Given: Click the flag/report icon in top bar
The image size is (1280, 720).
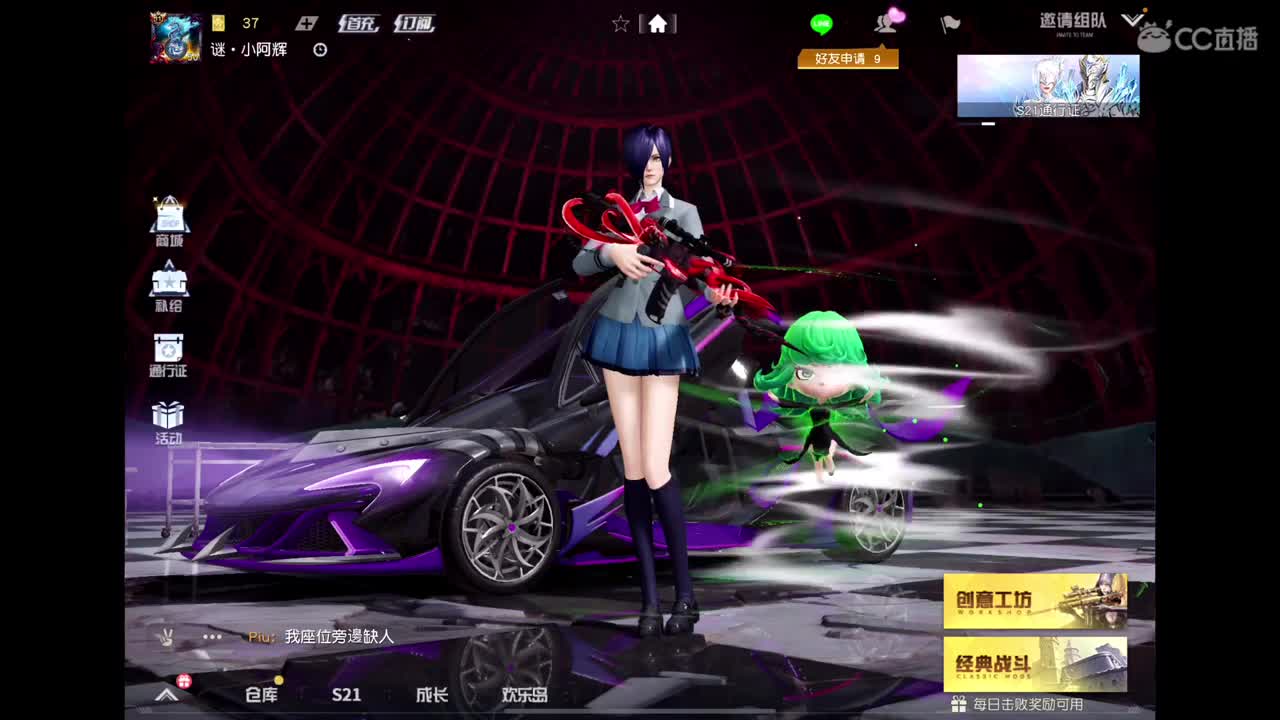Looking at the screenshot, I should 948,24.
